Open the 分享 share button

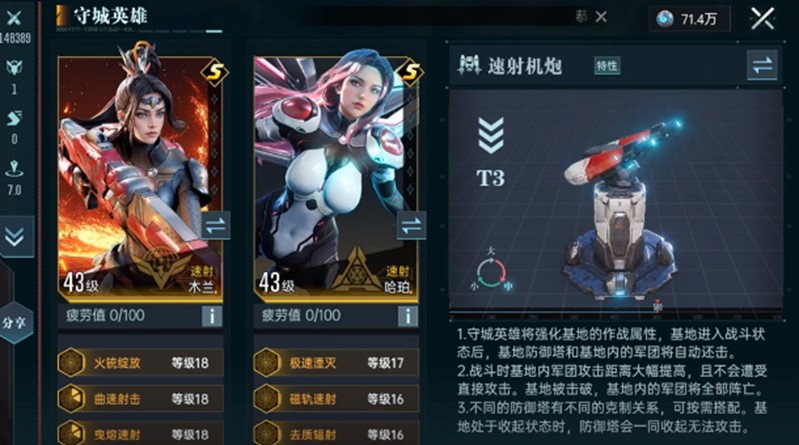[x=15, y=322]
